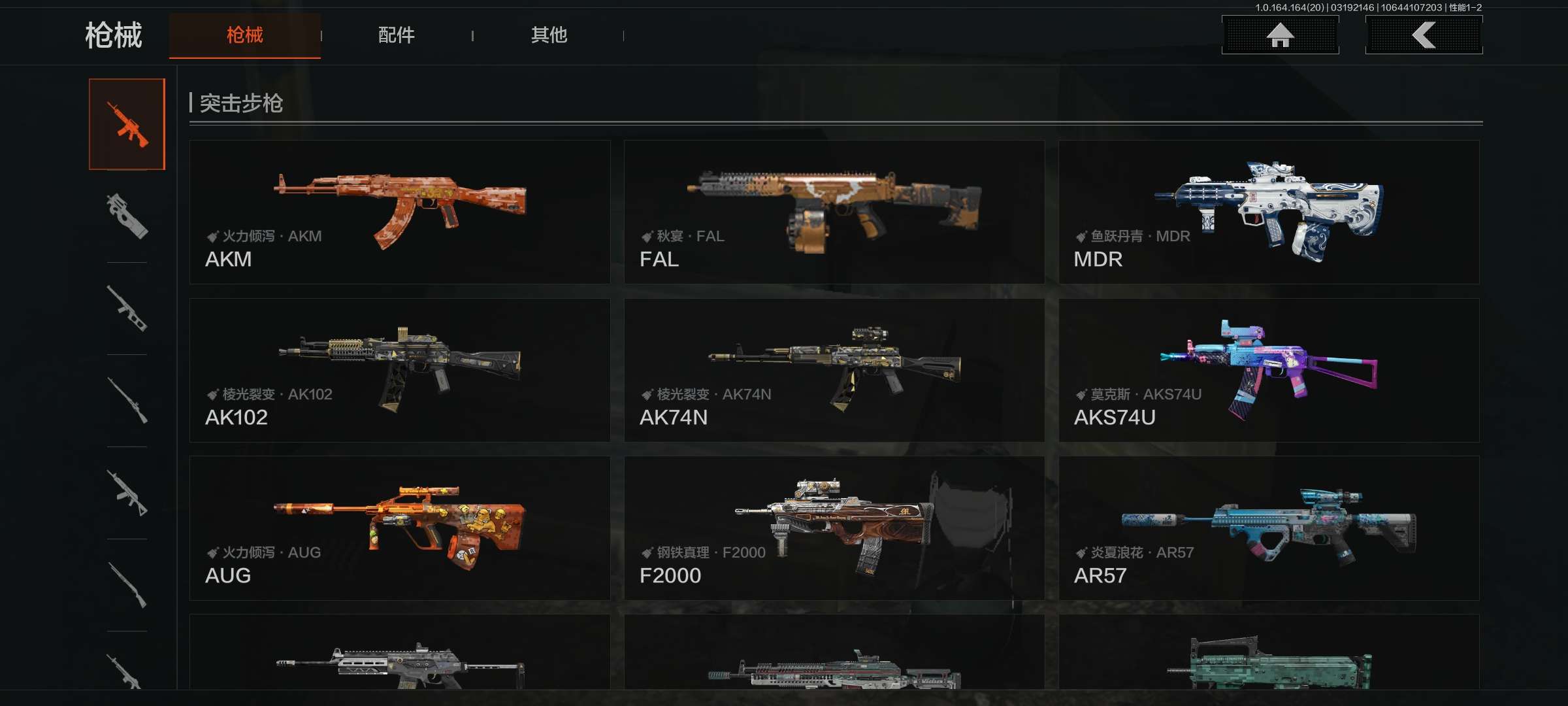Go back with the arrow button
1568x706 pixels.
tap(1424, 35)
